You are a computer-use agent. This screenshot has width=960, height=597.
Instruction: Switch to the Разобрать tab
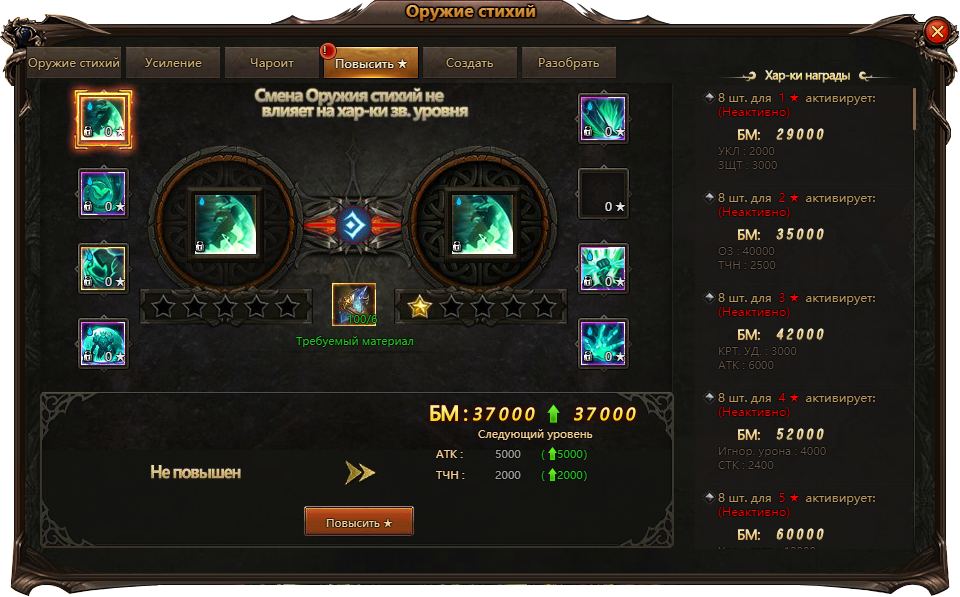pyautogui.click(x=568, y=63)
